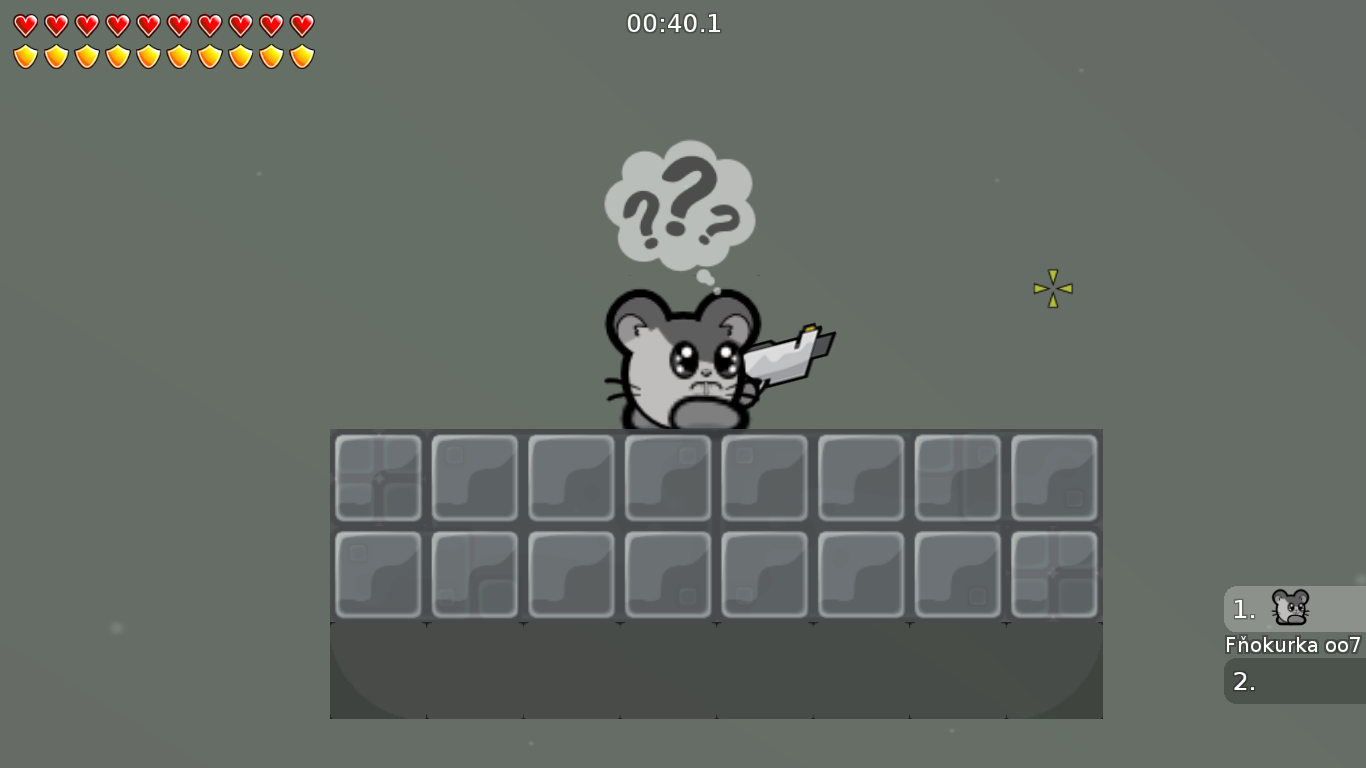This screenshot has width=1366, height=768.
Task: Click the yellow crosshair marker
Action: pyautogui.click(x=1052, y=289)
